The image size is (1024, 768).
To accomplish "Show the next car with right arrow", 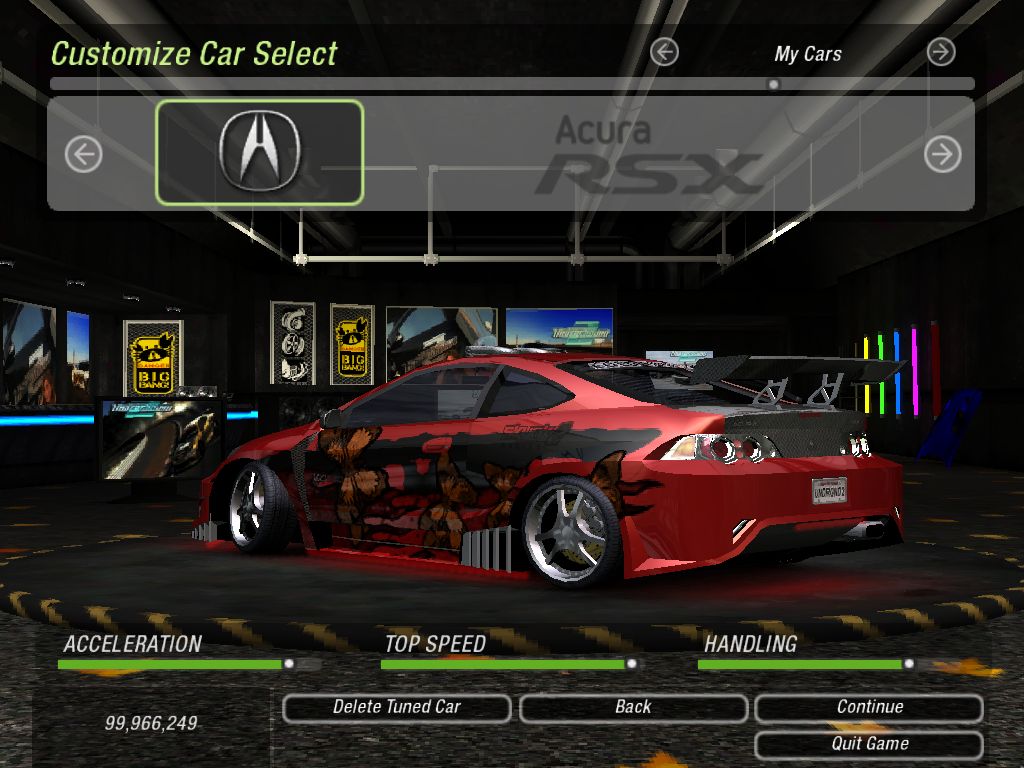I will click(942, 154).
